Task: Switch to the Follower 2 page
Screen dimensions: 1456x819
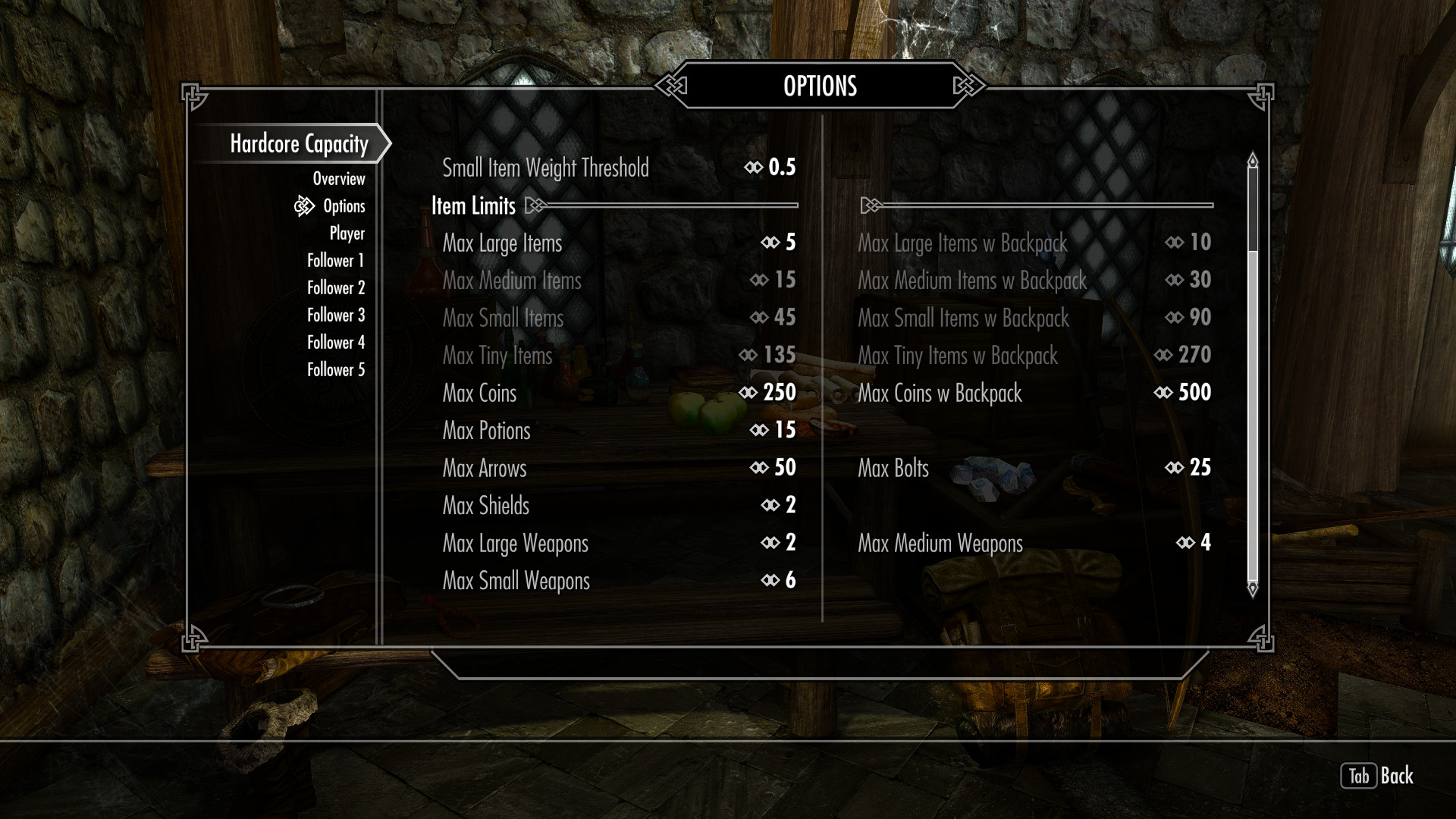Action: pos(335,288)
